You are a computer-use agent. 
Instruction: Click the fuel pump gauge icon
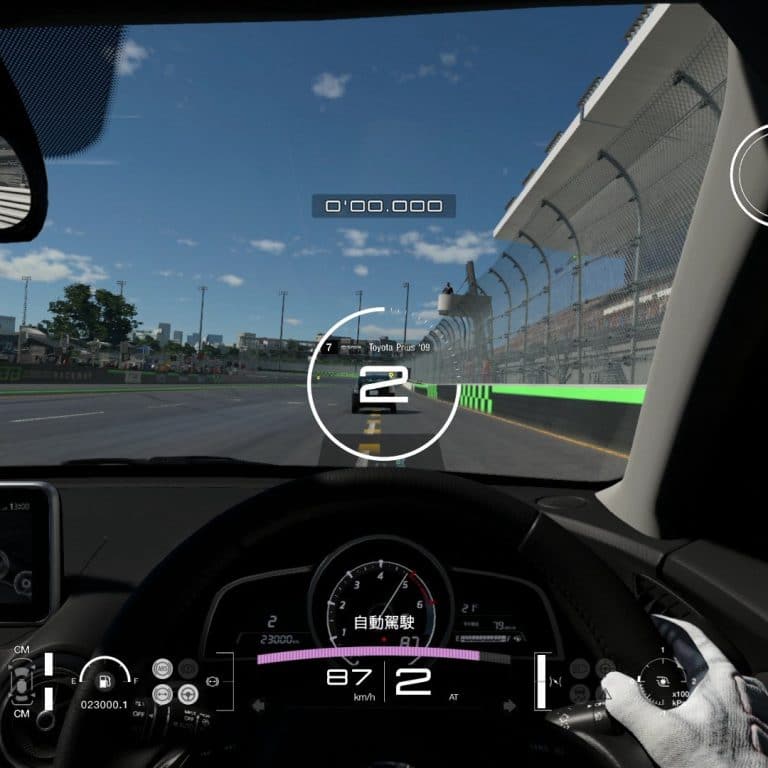point(105,681)
